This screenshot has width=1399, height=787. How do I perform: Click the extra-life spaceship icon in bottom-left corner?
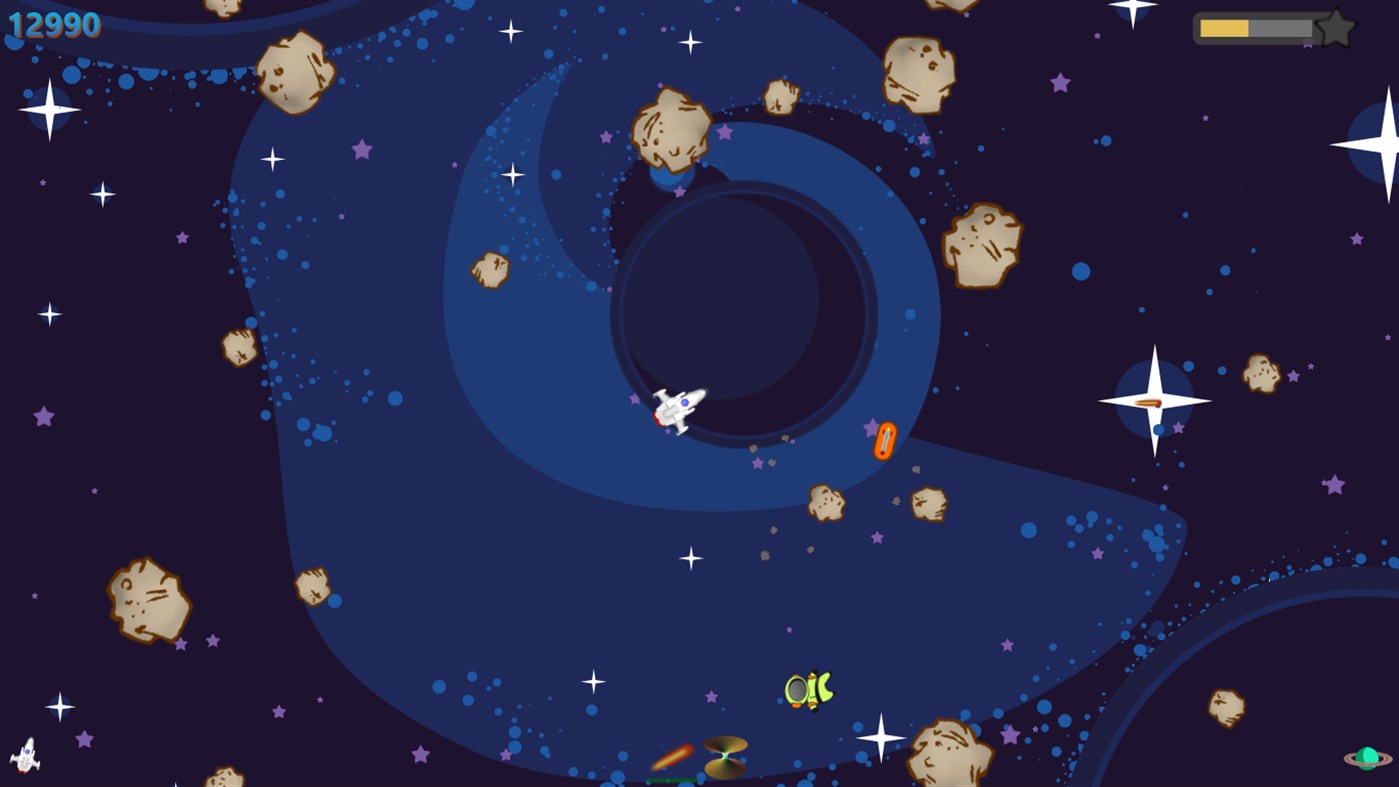click(25, 757)
